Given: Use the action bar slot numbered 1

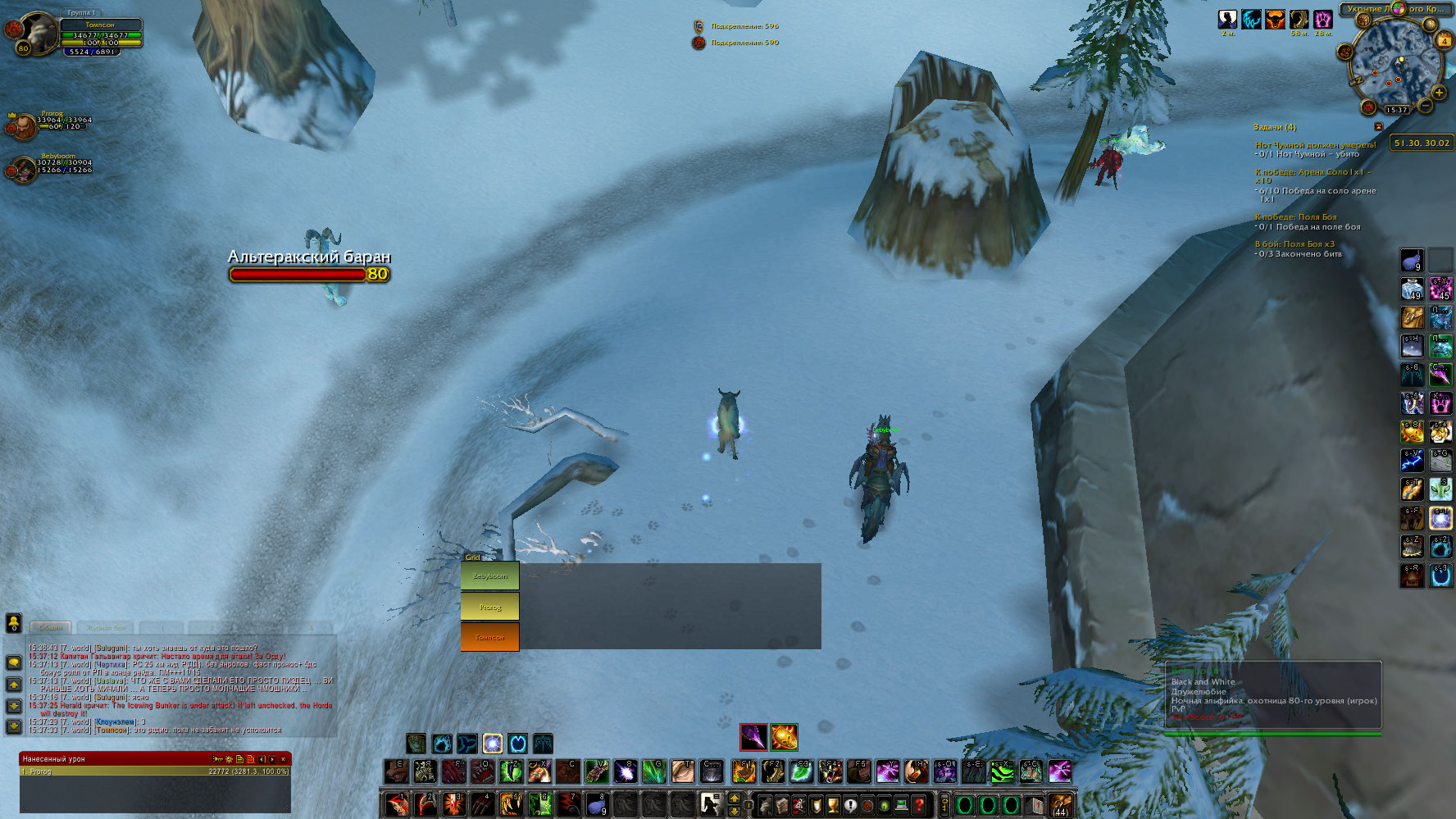Looking at the screenshot, I should pyautogui.click(x=397, y=804).
